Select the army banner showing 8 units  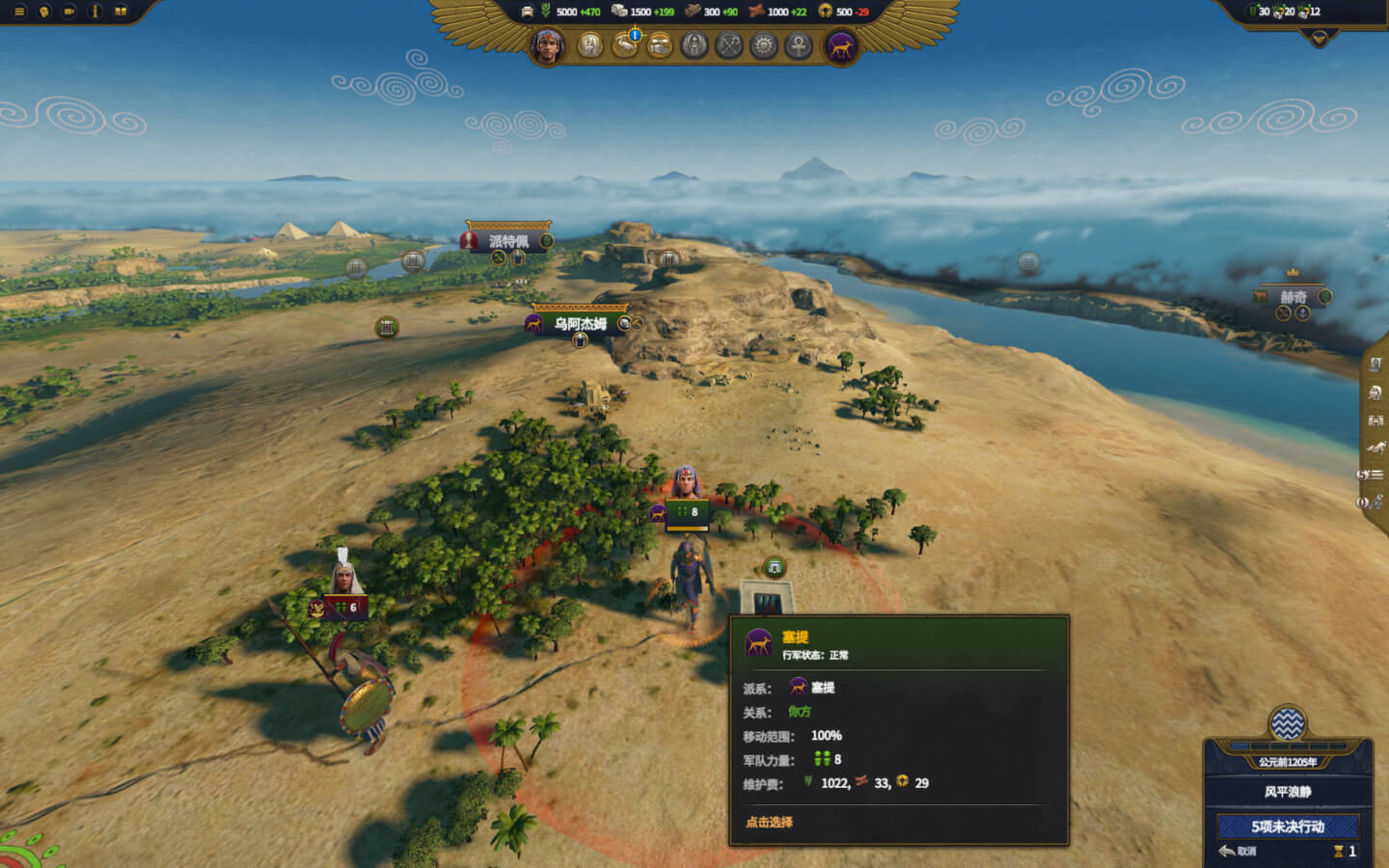pos(688,512)
